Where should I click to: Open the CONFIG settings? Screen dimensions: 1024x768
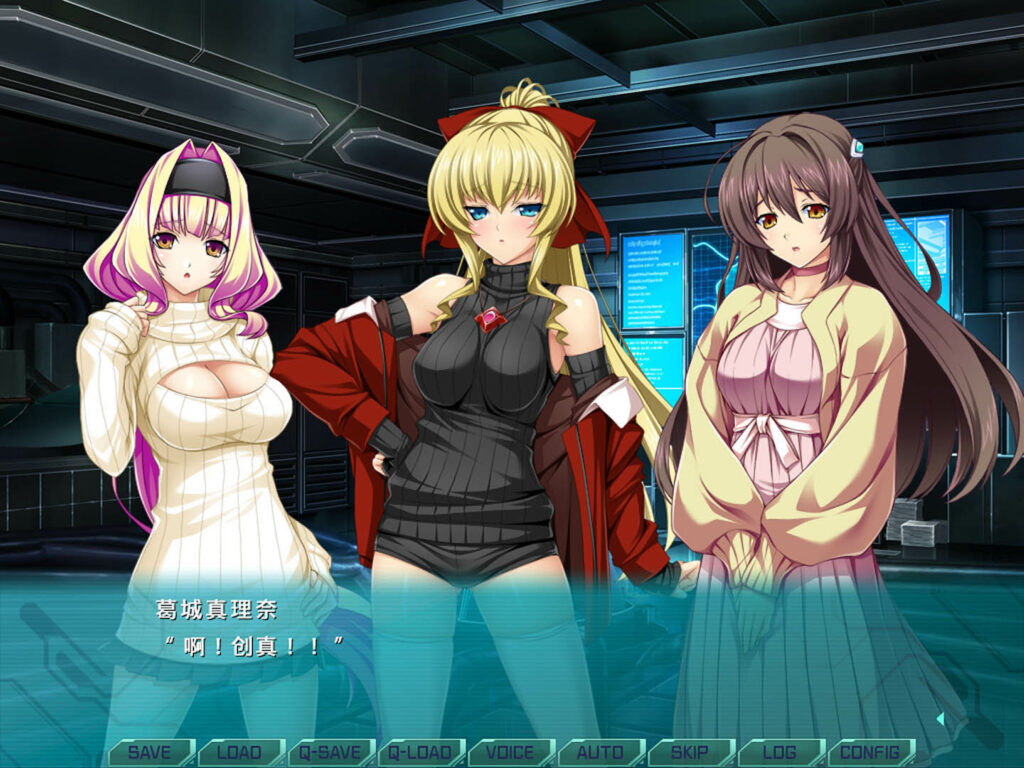(870, 752)
